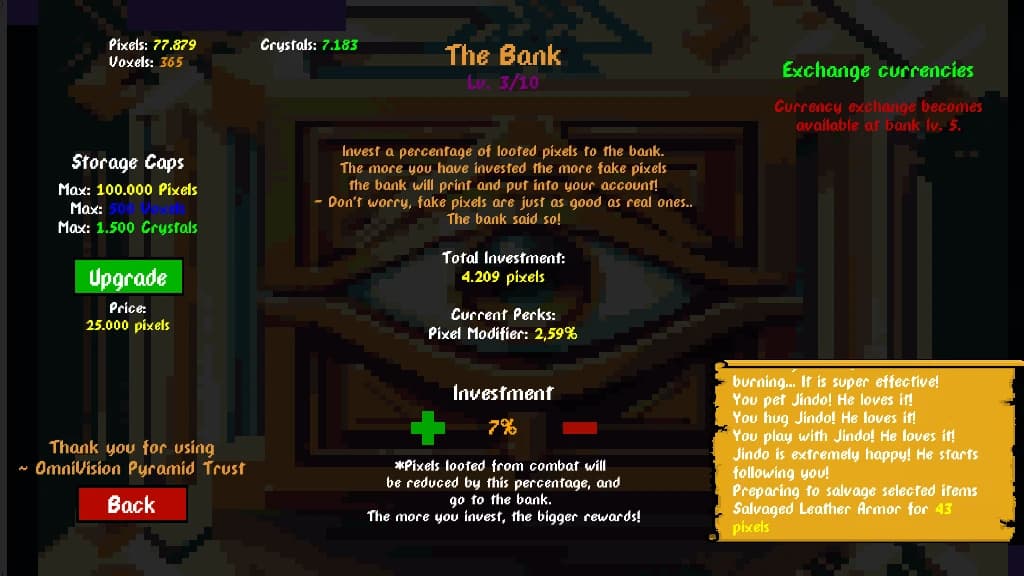
Task: Go back using the red Back button
Action: point(132,505)
